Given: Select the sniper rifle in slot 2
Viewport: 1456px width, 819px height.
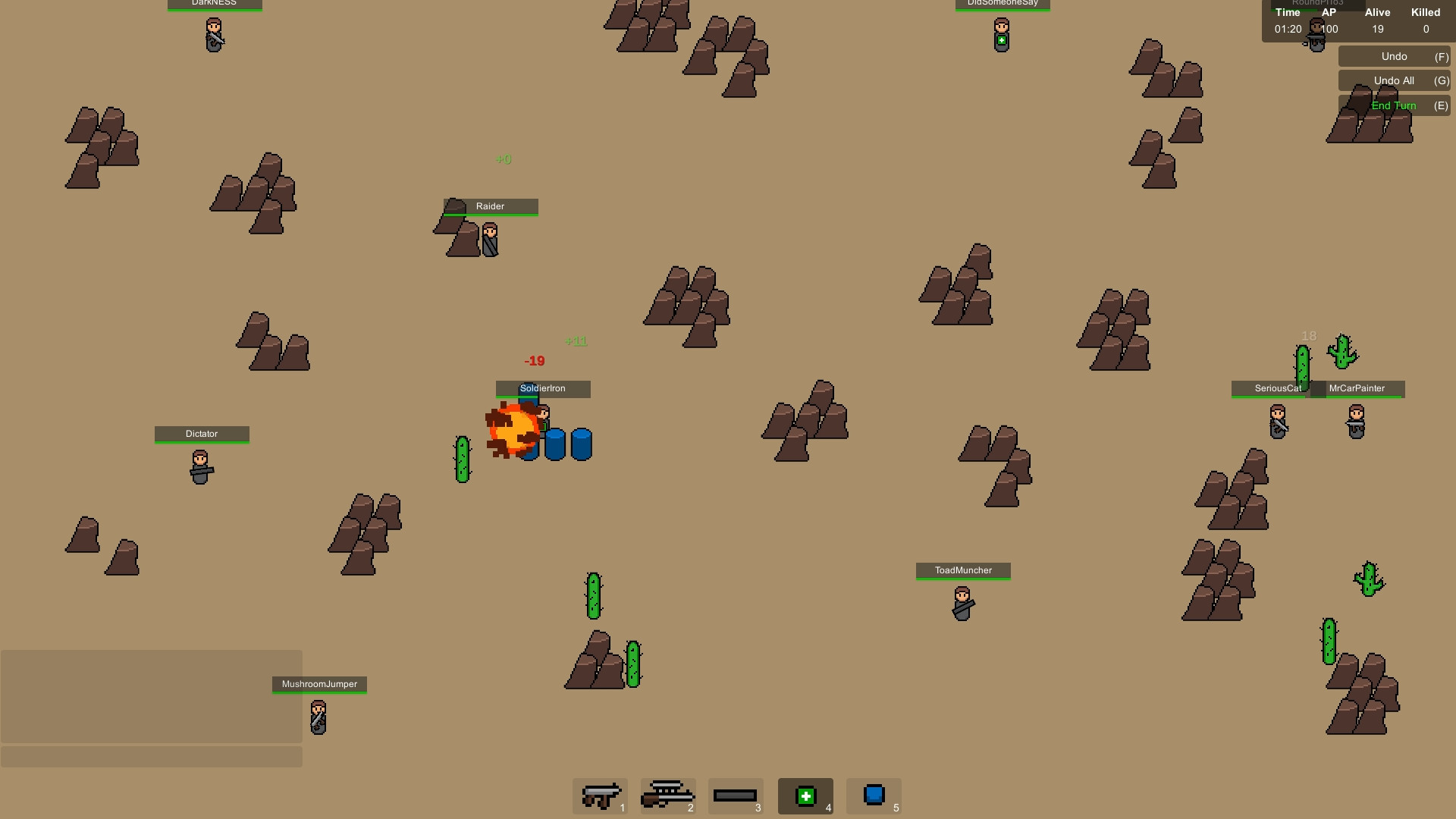Looking at the screenshot, I should (x=667, y=795).
